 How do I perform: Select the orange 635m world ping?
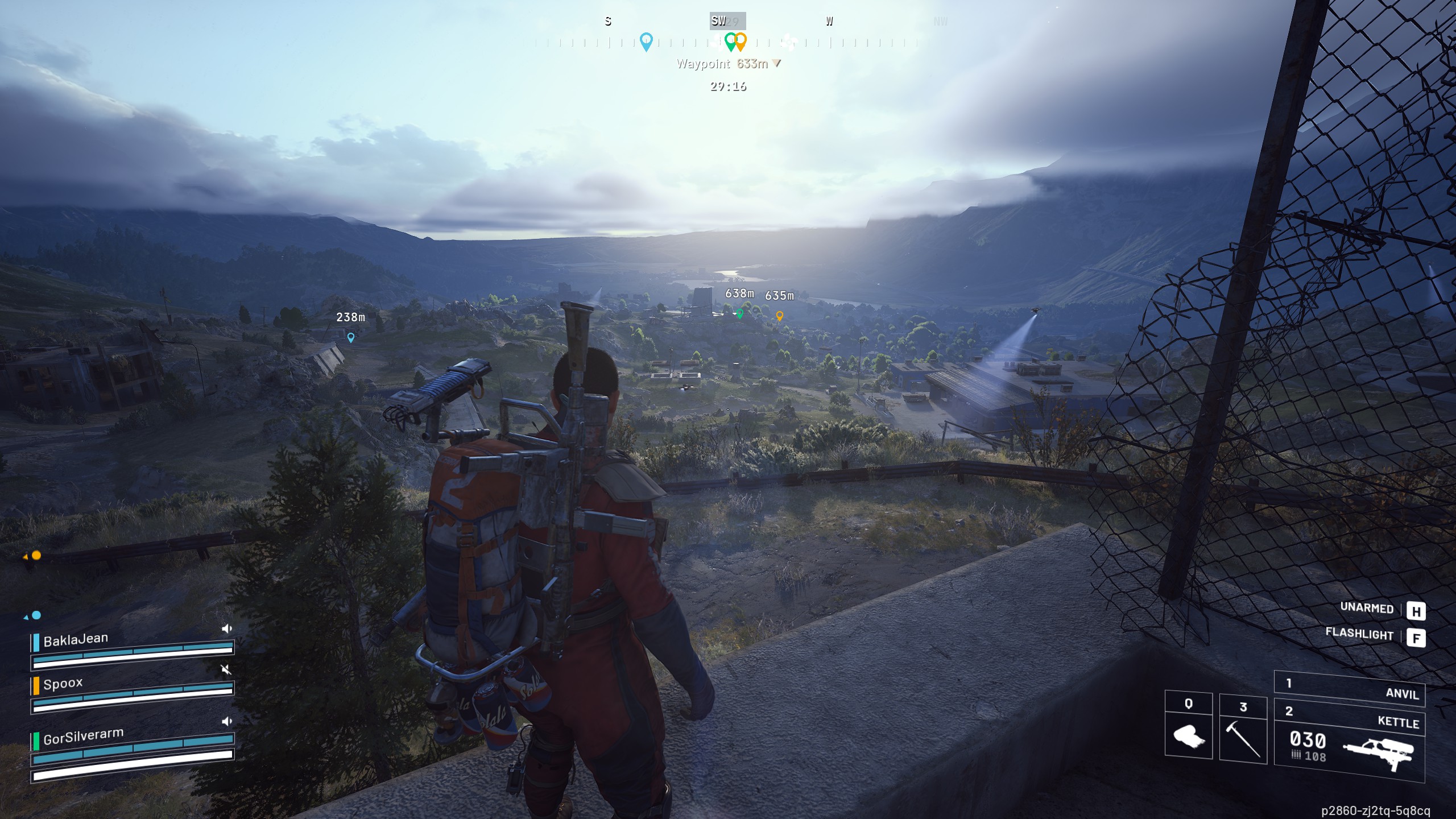[780, 316]
